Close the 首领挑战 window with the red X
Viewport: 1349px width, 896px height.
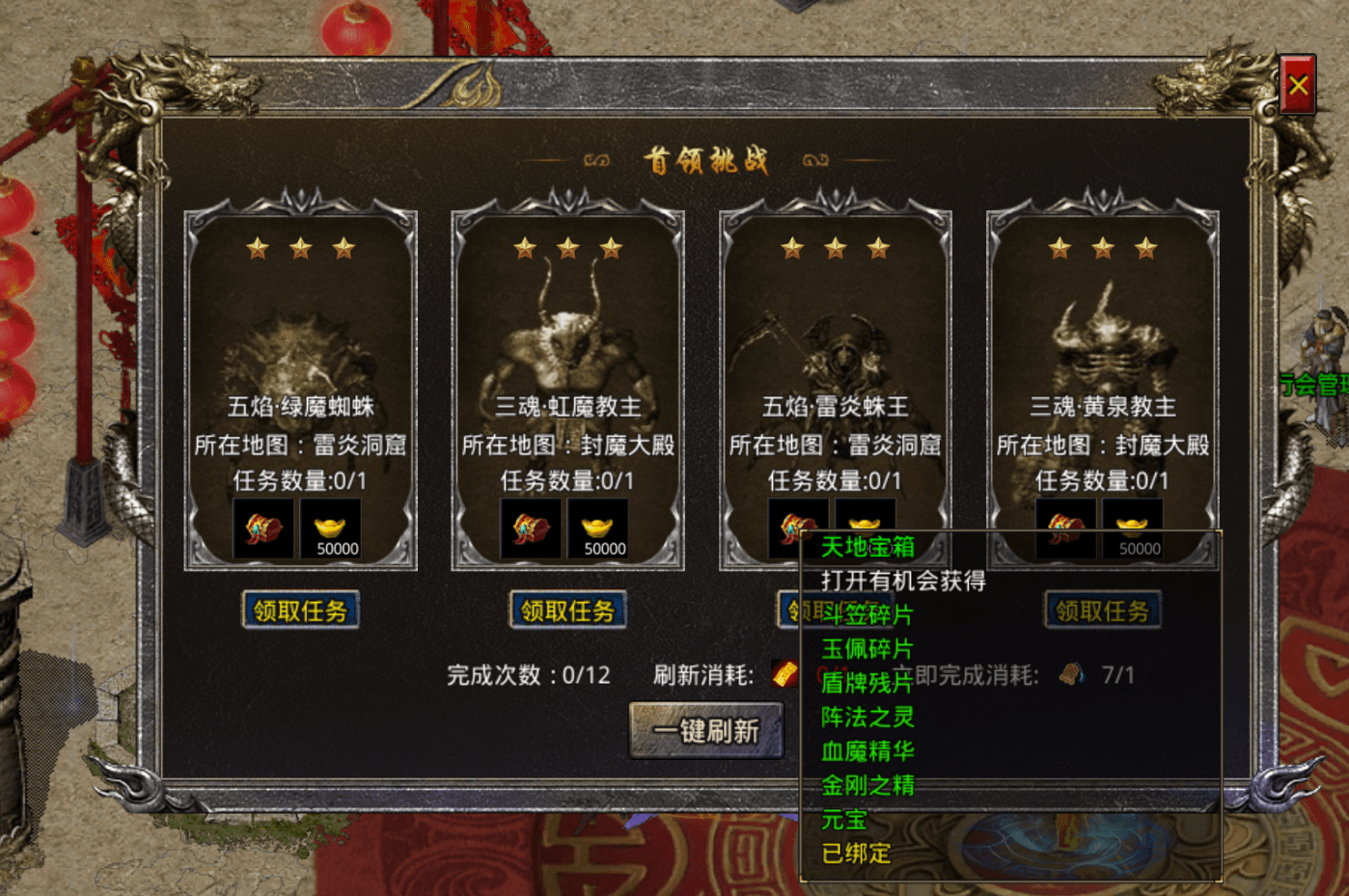1297,84
